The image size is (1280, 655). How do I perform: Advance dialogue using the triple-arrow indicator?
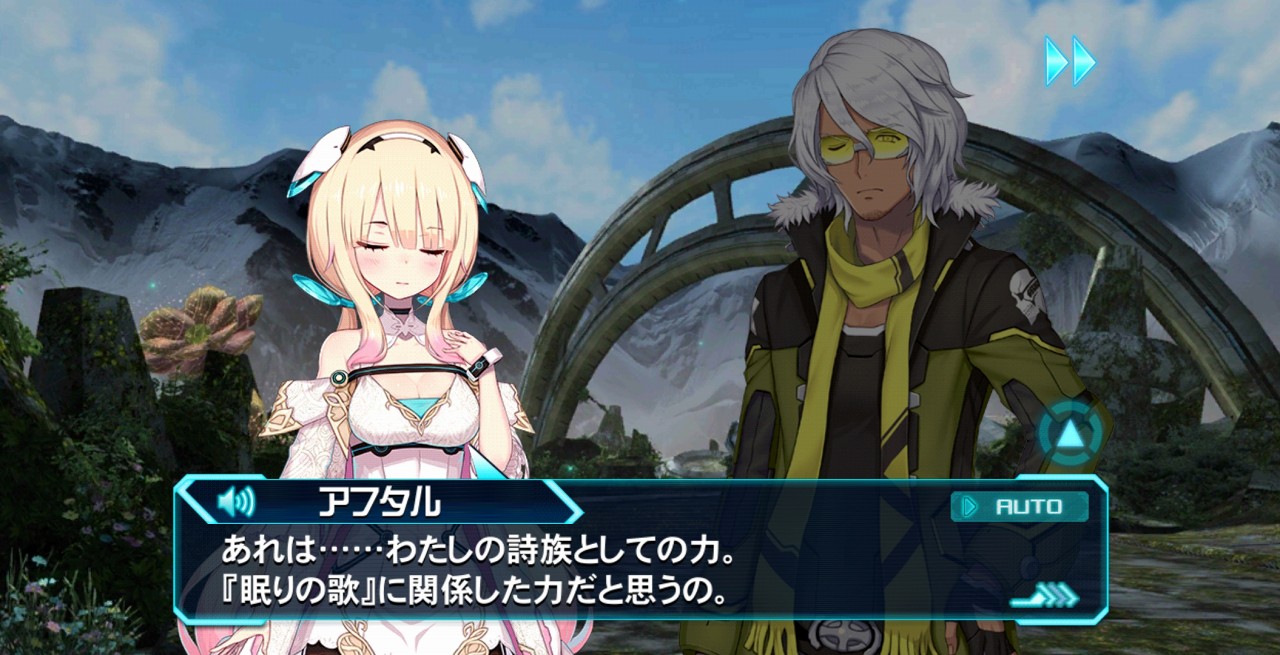(x=1045, y=598)
